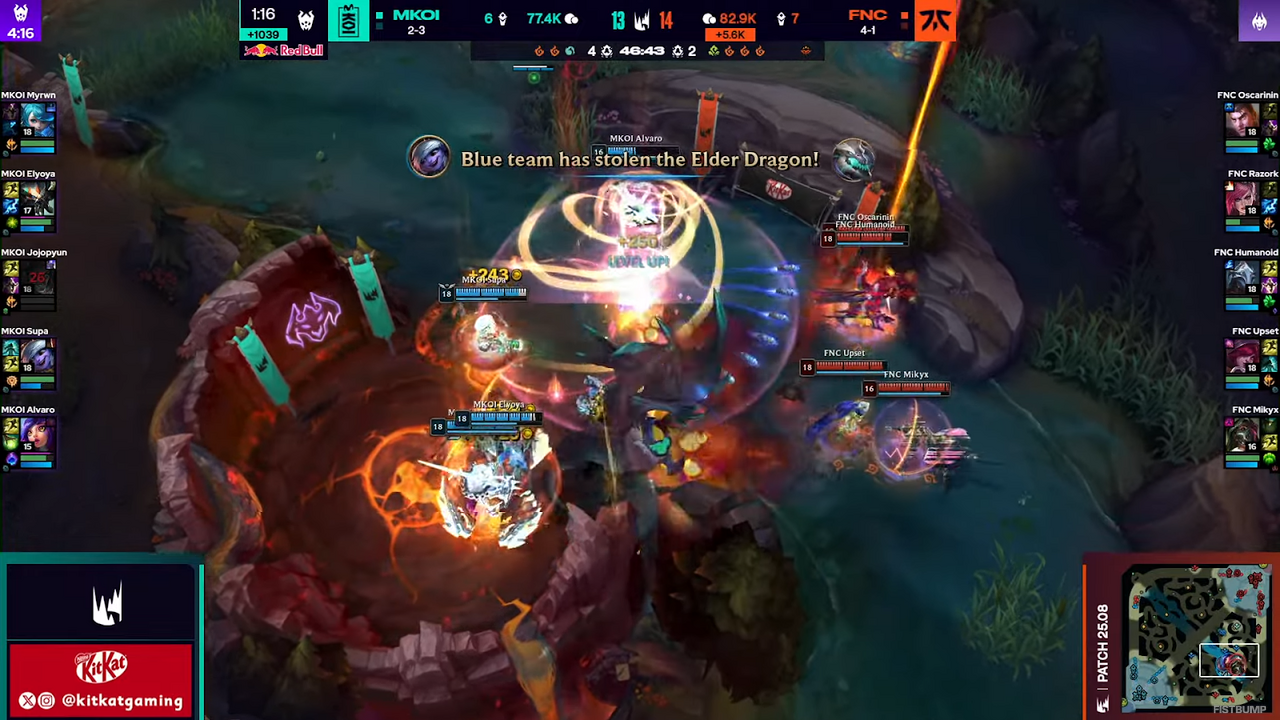Select FNC Upset's champion portrait
This screenshot has height=720, width=1280.
(1242, 354)
